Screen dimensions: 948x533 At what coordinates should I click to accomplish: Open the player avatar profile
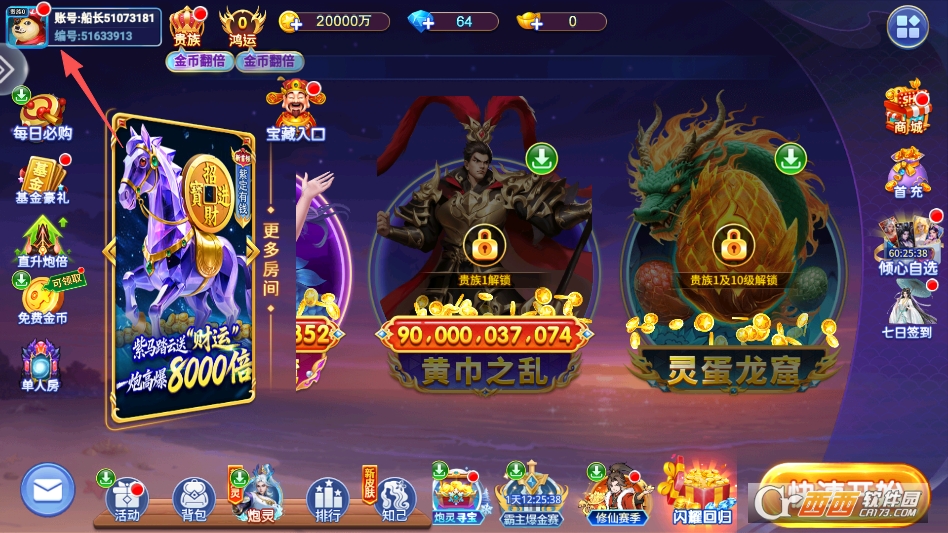pos(25,27)
